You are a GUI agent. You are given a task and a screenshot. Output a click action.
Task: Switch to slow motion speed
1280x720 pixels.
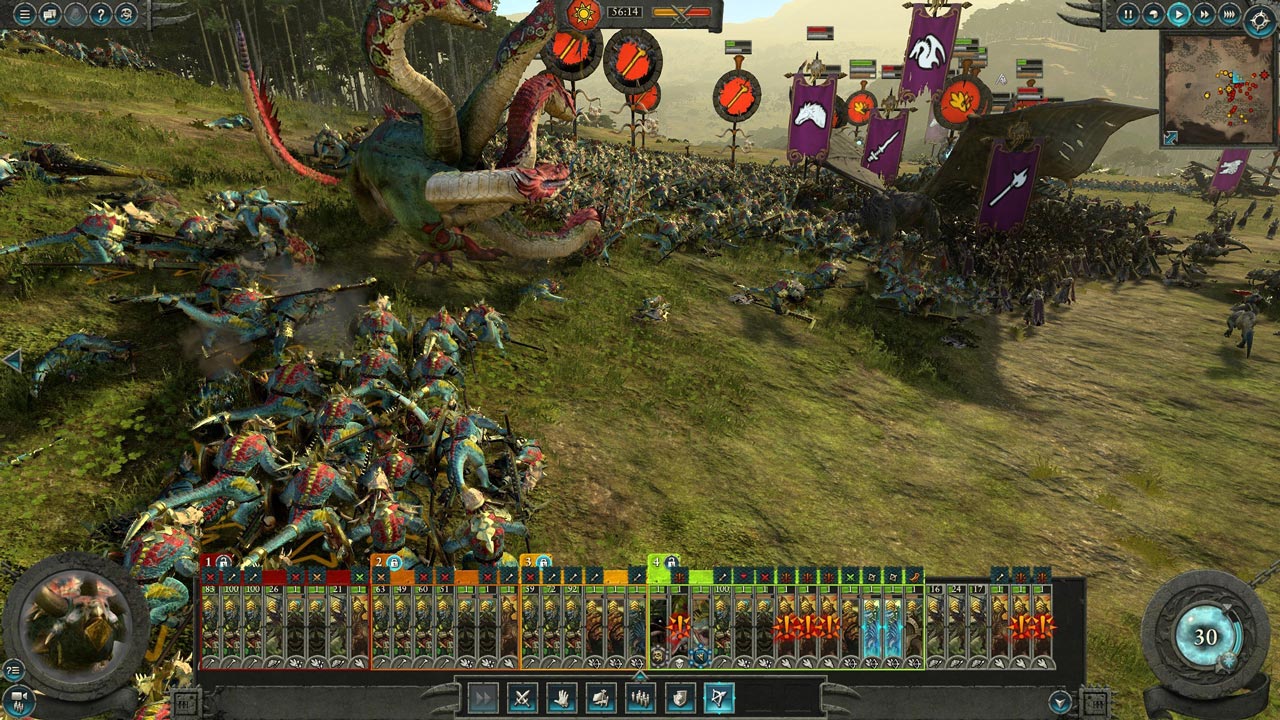(1154, 14)
